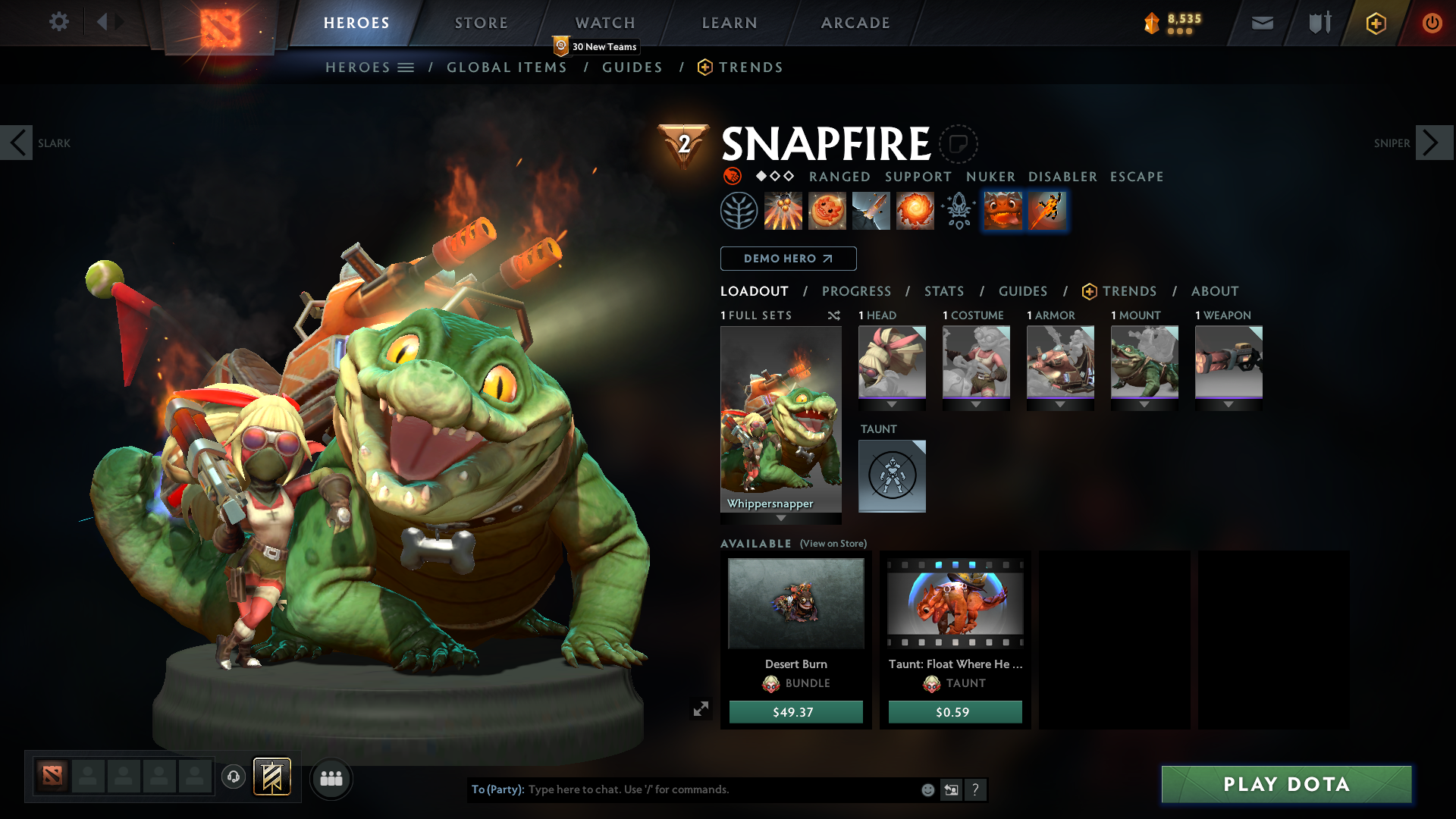The width and height of the screenshot is (1456, 819).
Task: Click the Play Dota button
Action: click(1287, 785)
